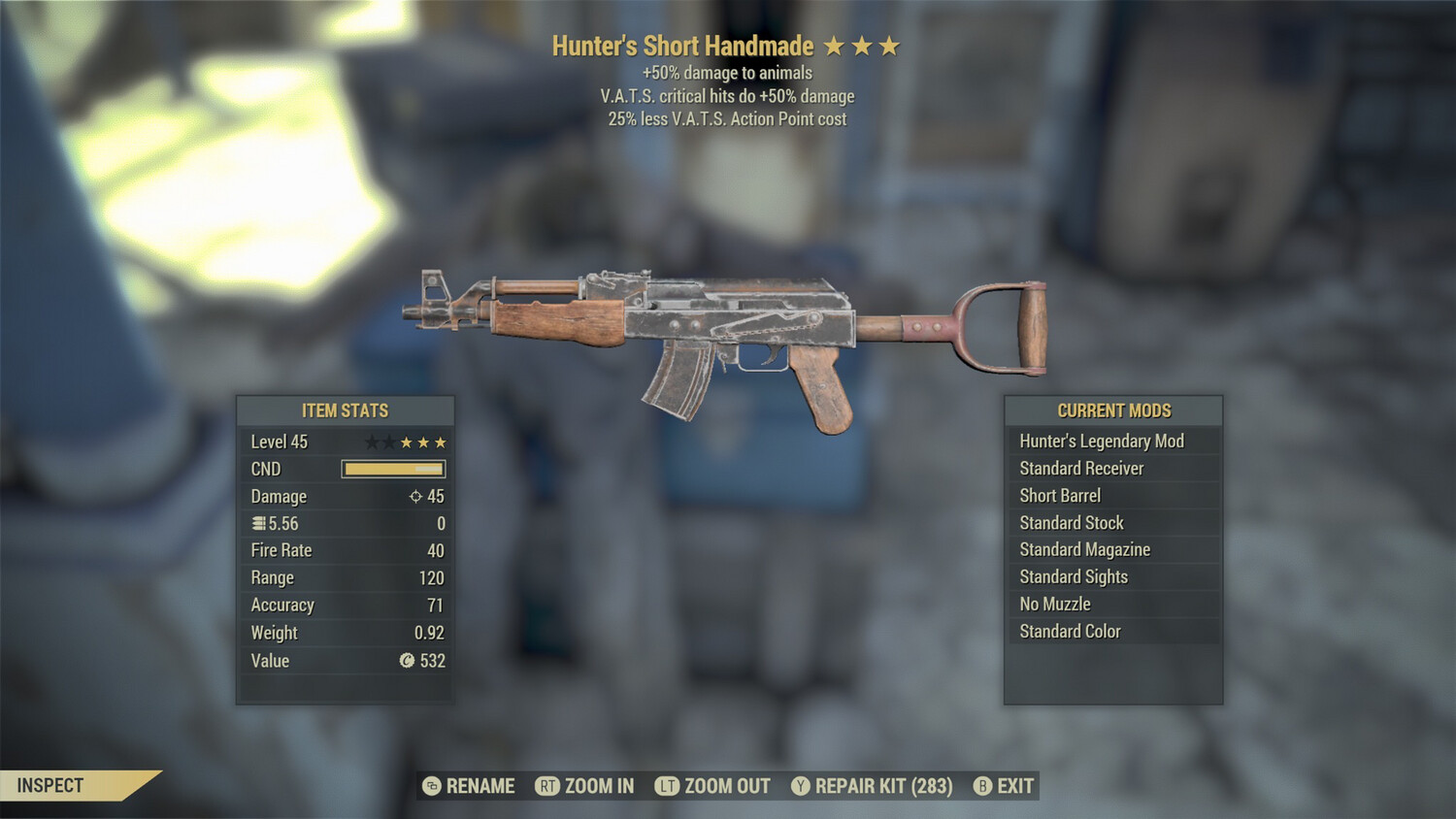
Task: Click the CND condition bar
Action: (392, 469)
